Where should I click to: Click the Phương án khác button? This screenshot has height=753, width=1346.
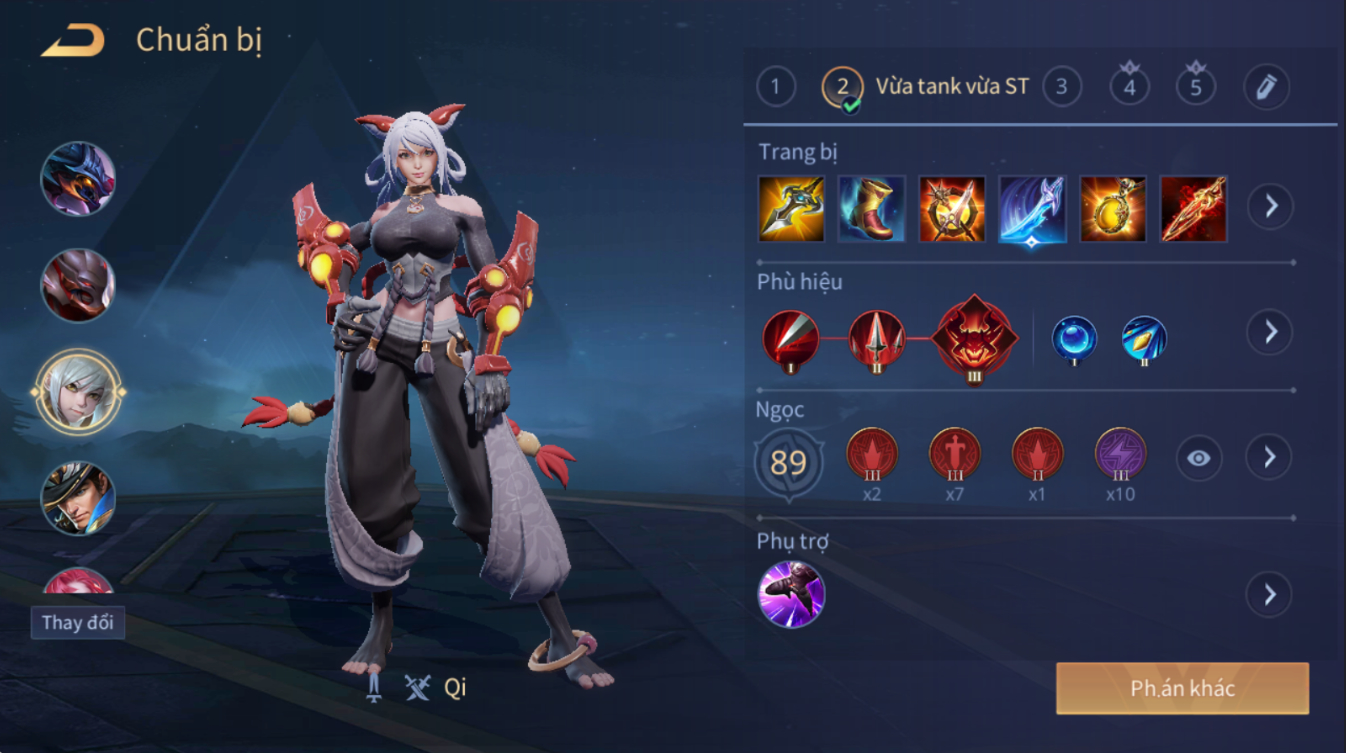coord(1182,688)
